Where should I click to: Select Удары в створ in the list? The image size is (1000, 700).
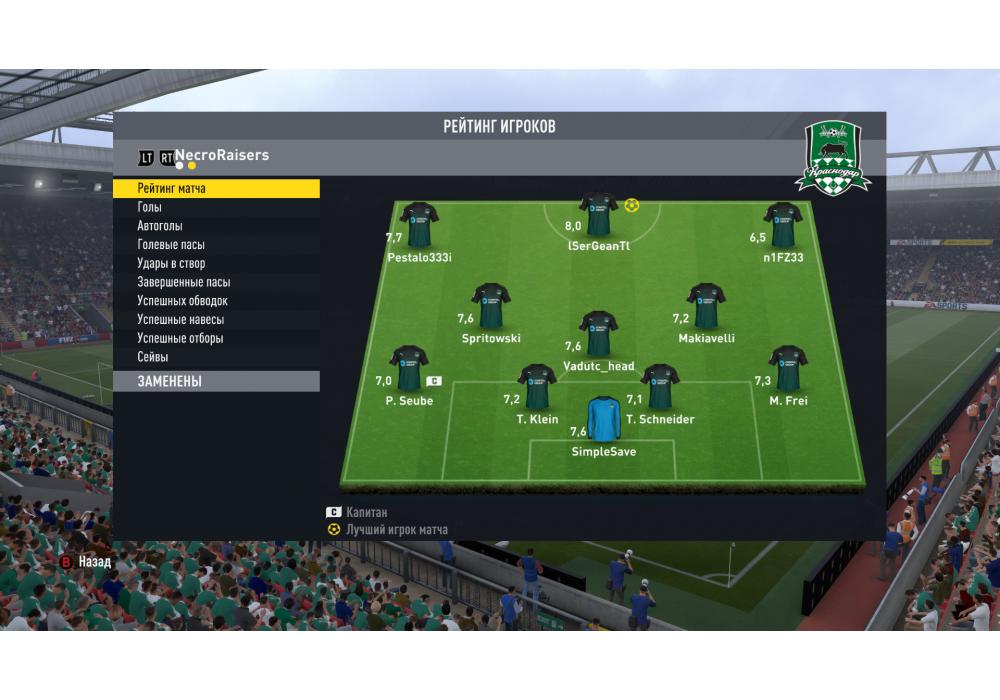tap(216, 263)
